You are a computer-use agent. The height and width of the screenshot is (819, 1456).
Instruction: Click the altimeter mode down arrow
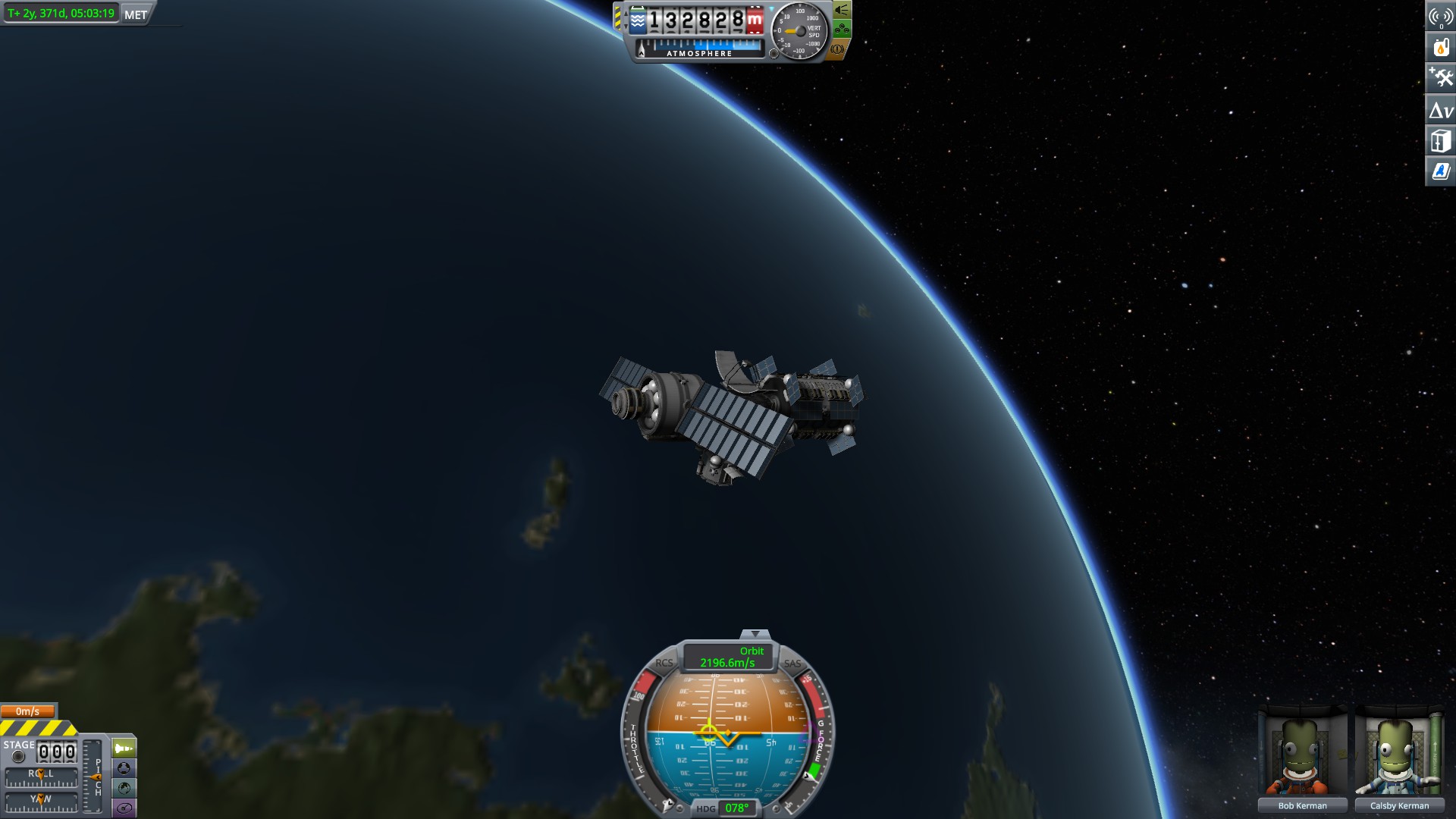(x=626, y=26)
